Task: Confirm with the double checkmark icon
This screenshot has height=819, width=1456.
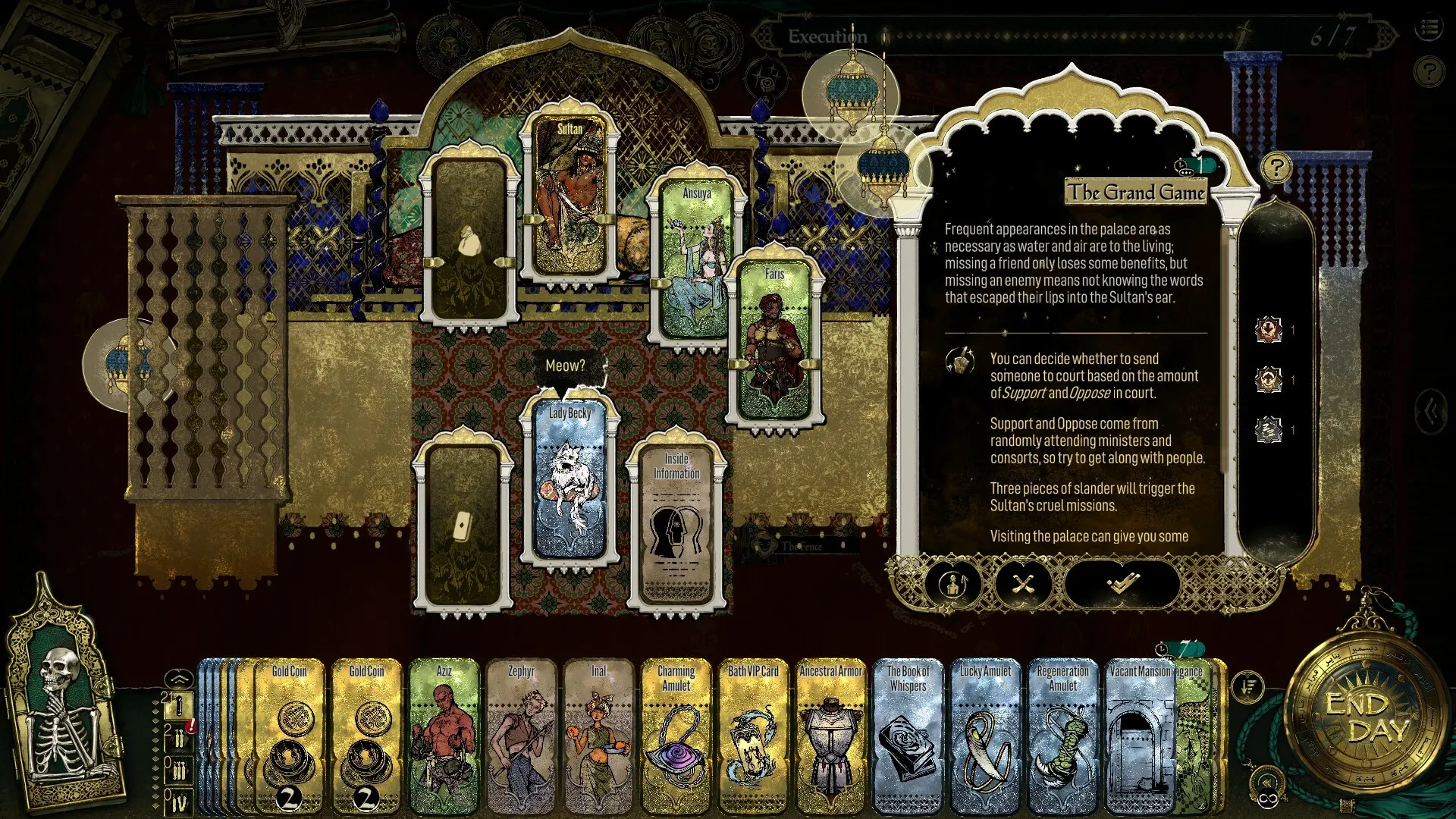Action: (1121, 585)
